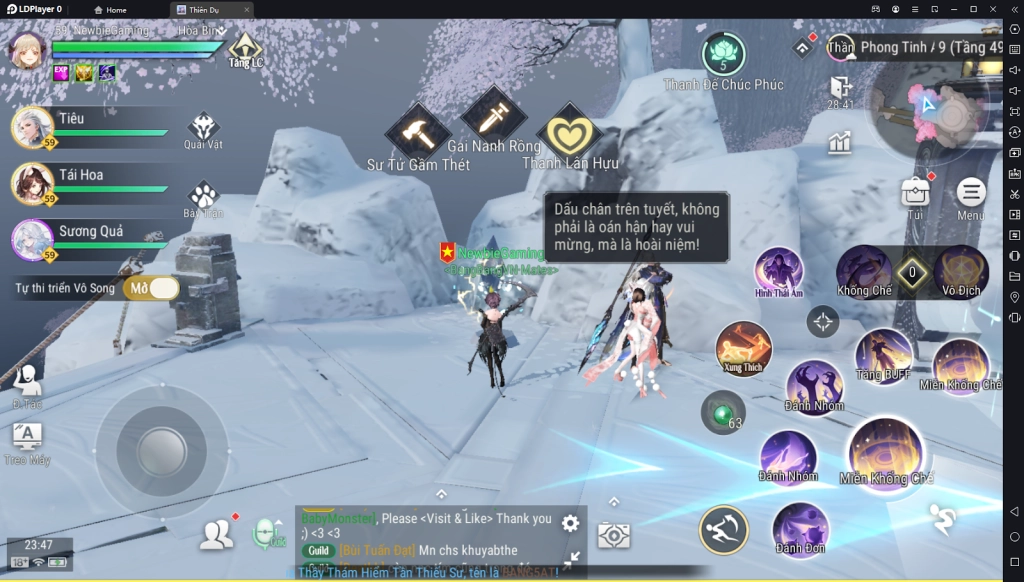Click the player avatar portrait
The height and width of the screenshot is (582, 1024).
(28, 49)
